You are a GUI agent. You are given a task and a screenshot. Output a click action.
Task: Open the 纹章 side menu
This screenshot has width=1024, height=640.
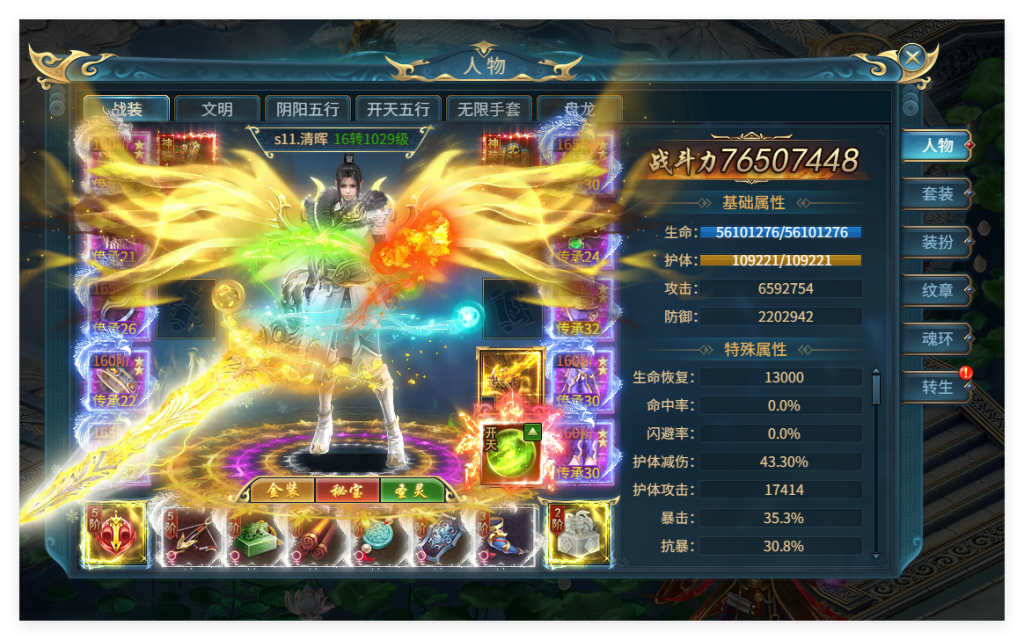(937, 290)
